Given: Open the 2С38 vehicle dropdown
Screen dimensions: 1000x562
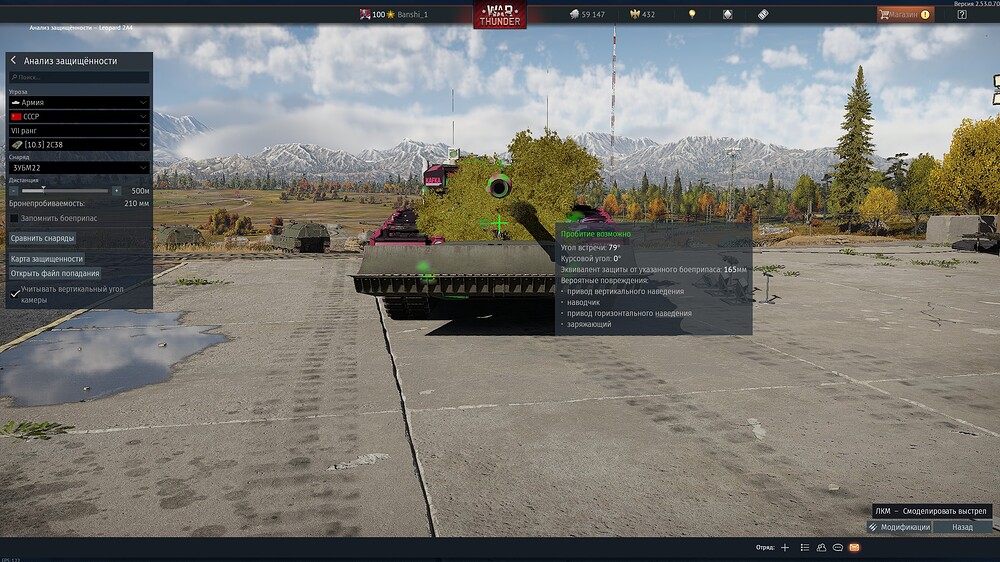Looking at the screenshot, I should (x=79, y=145).
